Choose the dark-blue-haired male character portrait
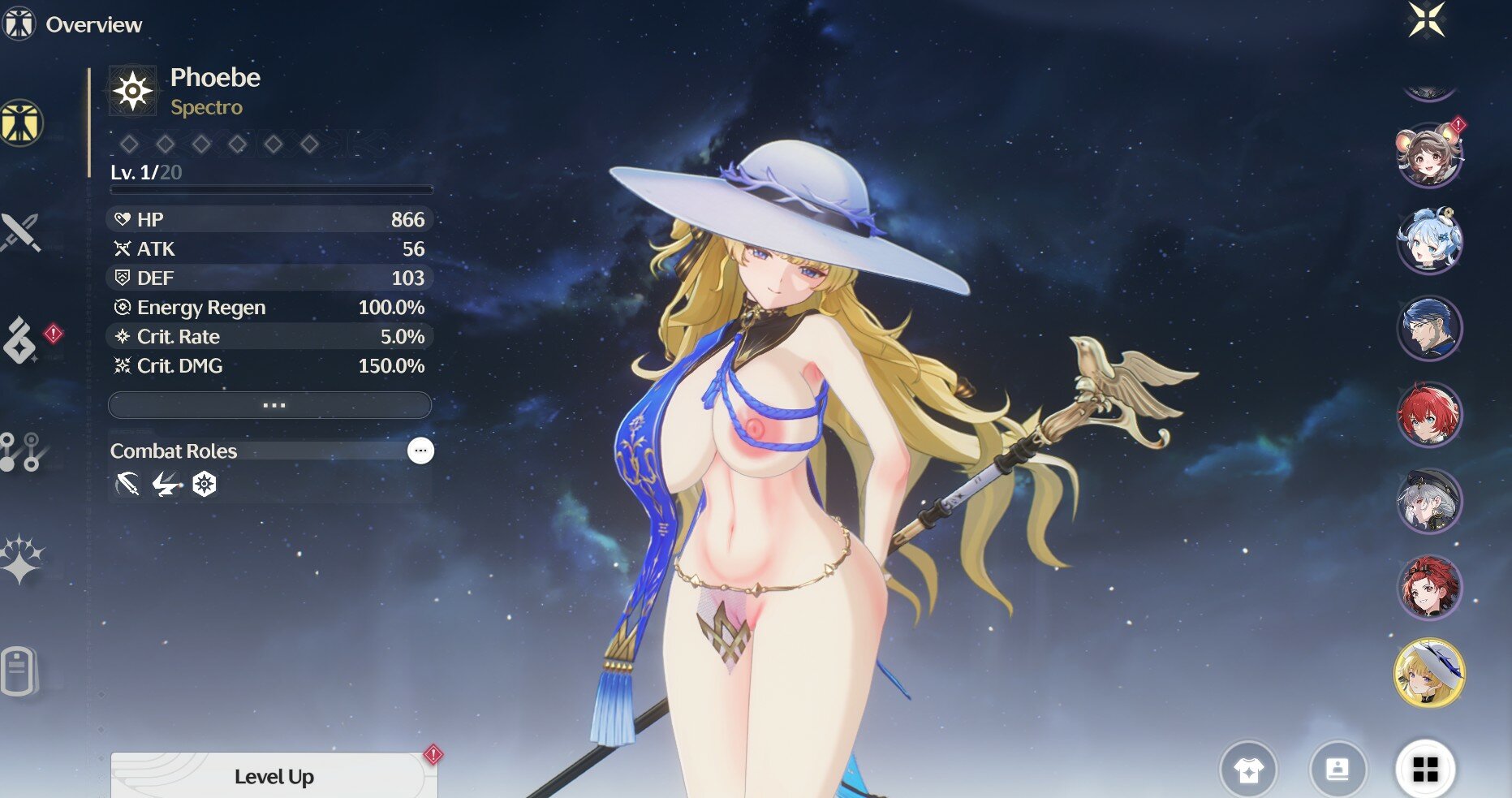The image size is (1512, 798). pyautogui.click(x=1429, y=328)
